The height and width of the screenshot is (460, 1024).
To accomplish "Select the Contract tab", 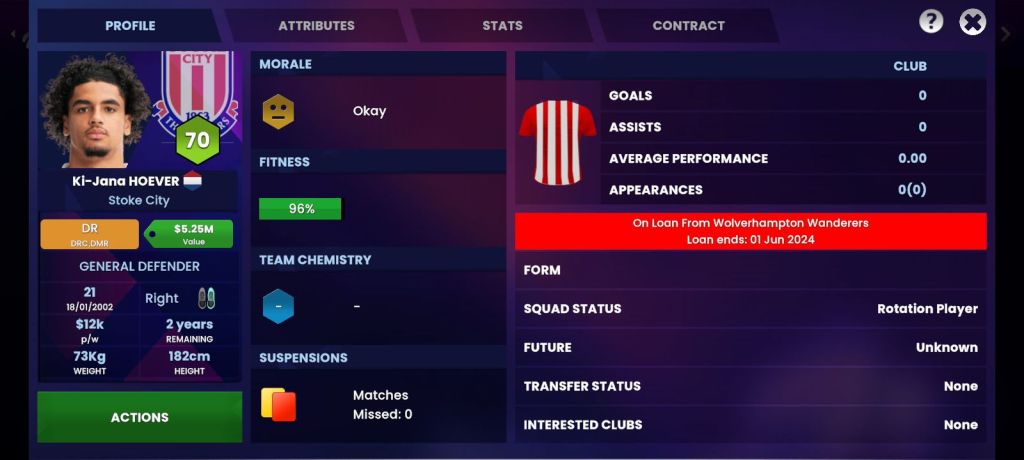I will (688, 26).
